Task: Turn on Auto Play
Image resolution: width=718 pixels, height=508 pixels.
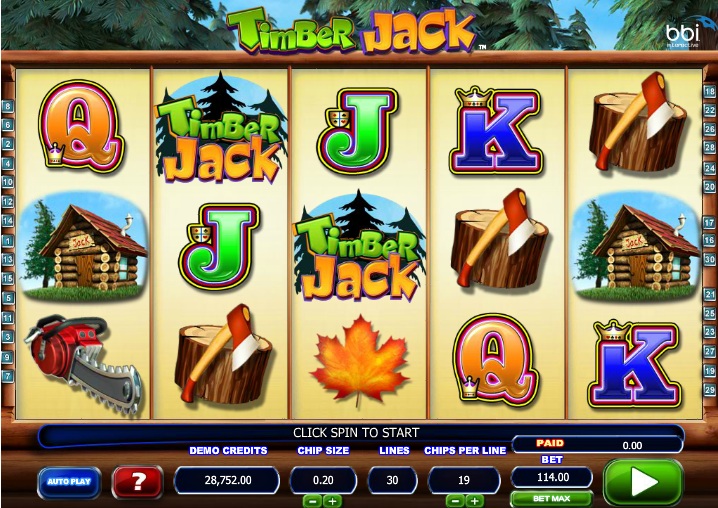Action: click(69, 482)
